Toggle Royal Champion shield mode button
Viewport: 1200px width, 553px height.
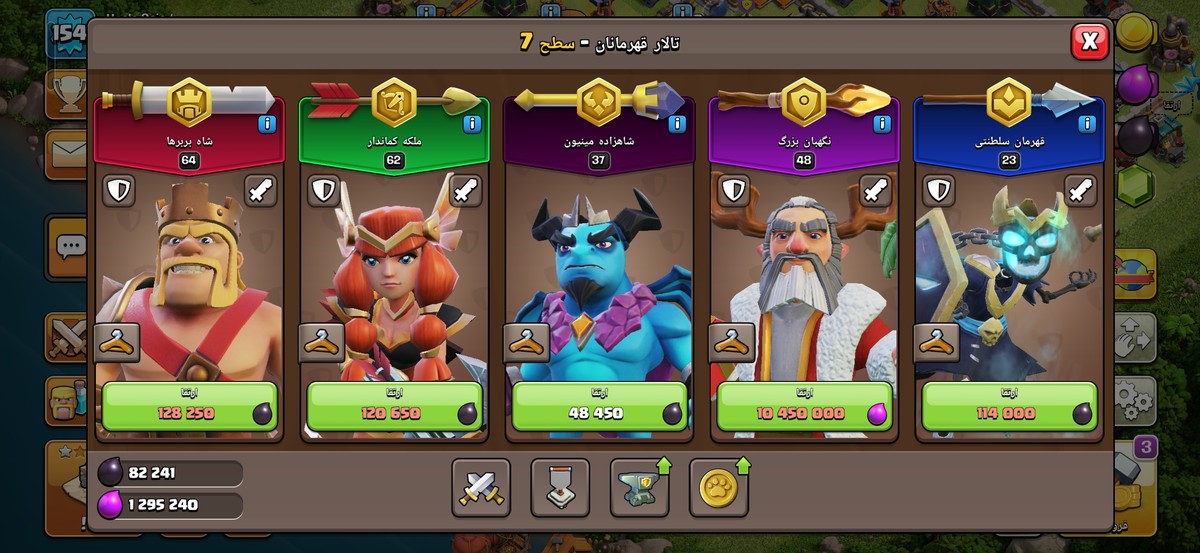(x=938, y=191)
